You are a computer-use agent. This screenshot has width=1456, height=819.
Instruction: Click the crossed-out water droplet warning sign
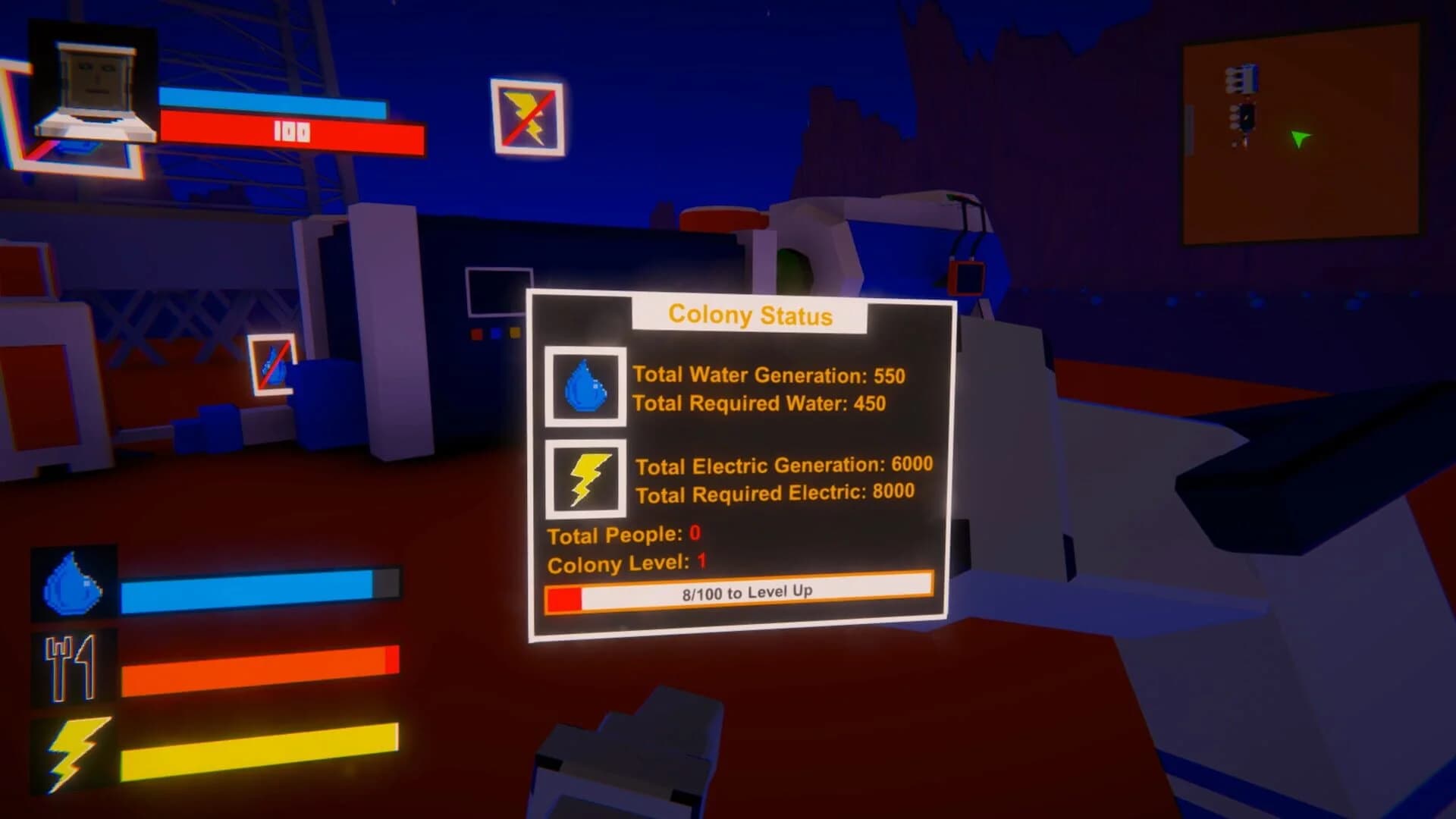(x=271, y=364)
